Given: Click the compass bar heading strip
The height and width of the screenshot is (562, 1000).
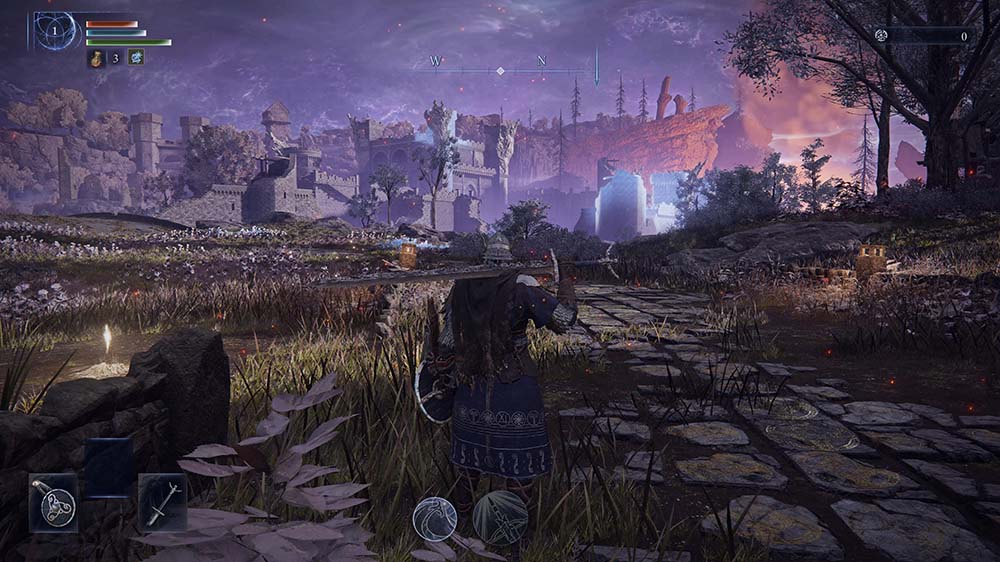Looking at the screenshot, I should (500, 70).
